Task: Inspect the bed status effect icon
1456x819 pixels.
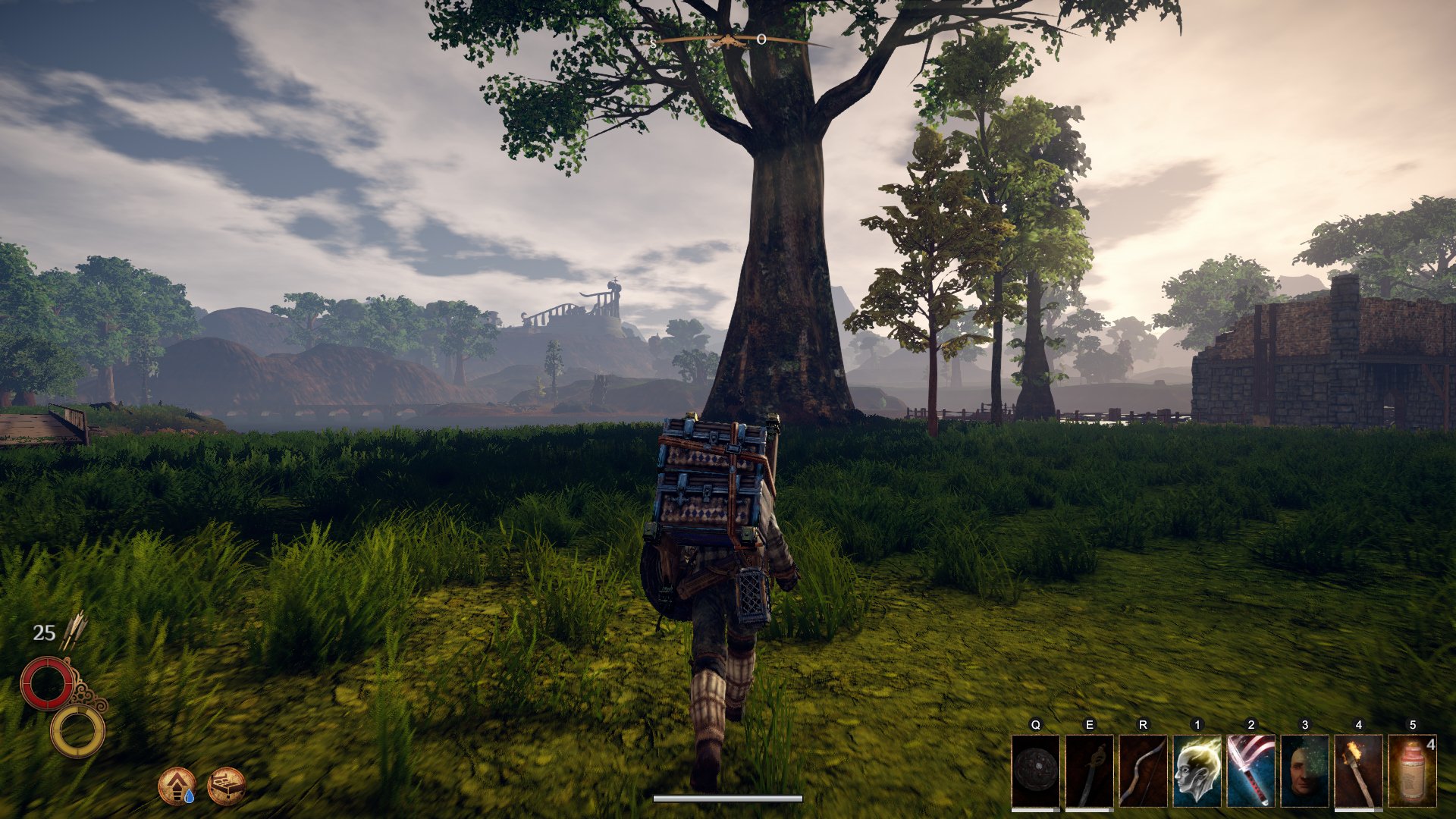Action: pos(226,786)
